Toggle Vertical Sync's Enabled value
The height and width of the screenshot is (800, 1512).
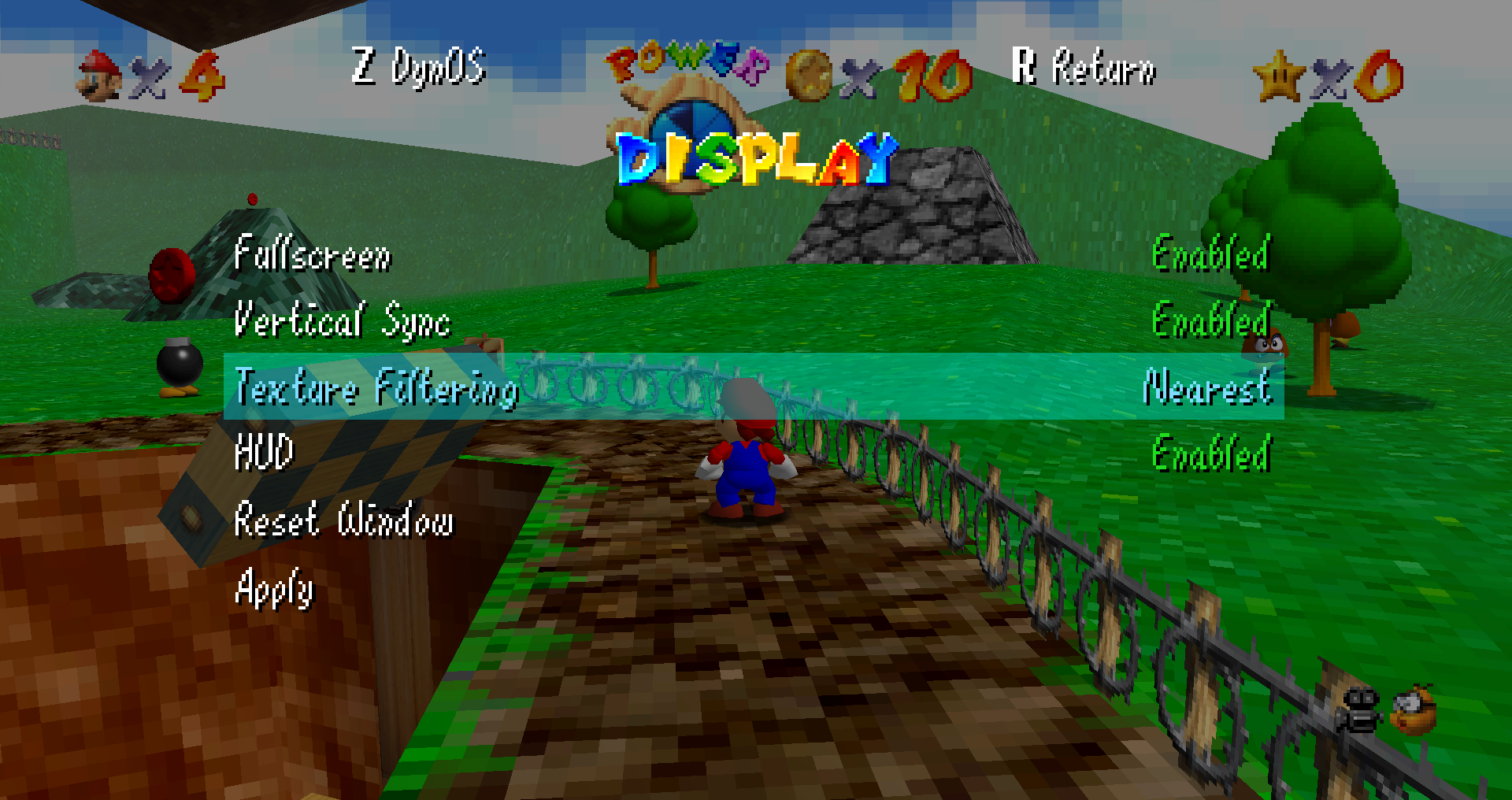point(1210,320)
